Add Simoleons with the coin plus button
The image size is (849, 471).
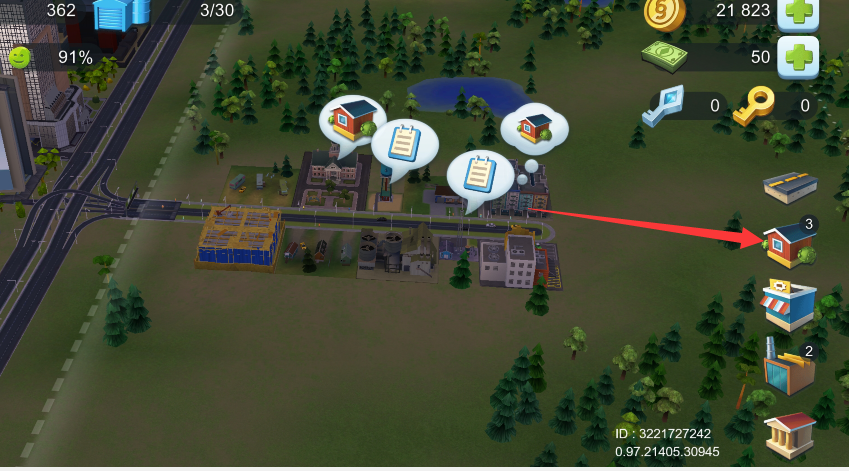tap(797, 12)
